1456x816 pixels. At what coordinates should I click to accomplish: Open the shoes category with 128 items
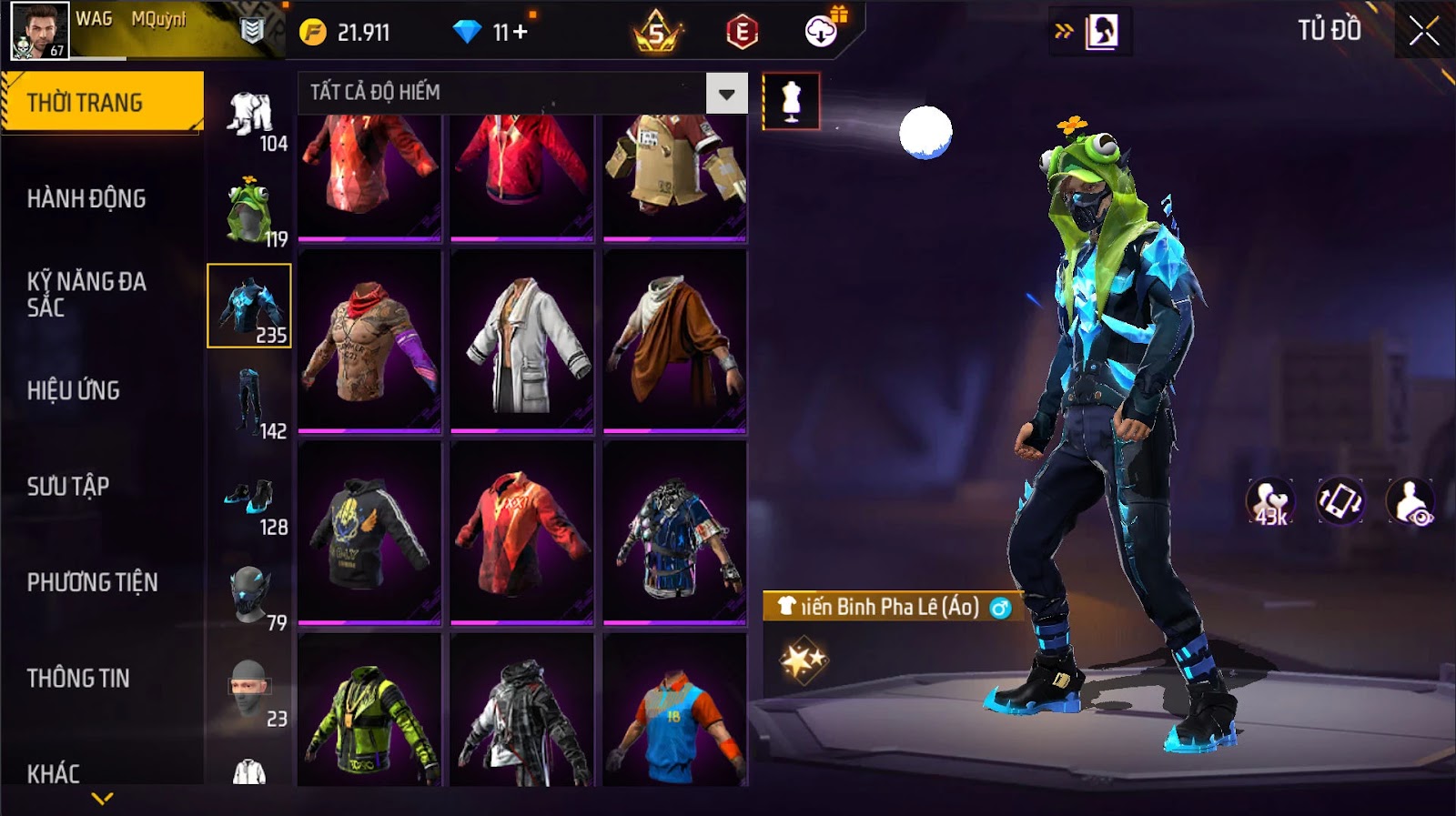(249, 500)
